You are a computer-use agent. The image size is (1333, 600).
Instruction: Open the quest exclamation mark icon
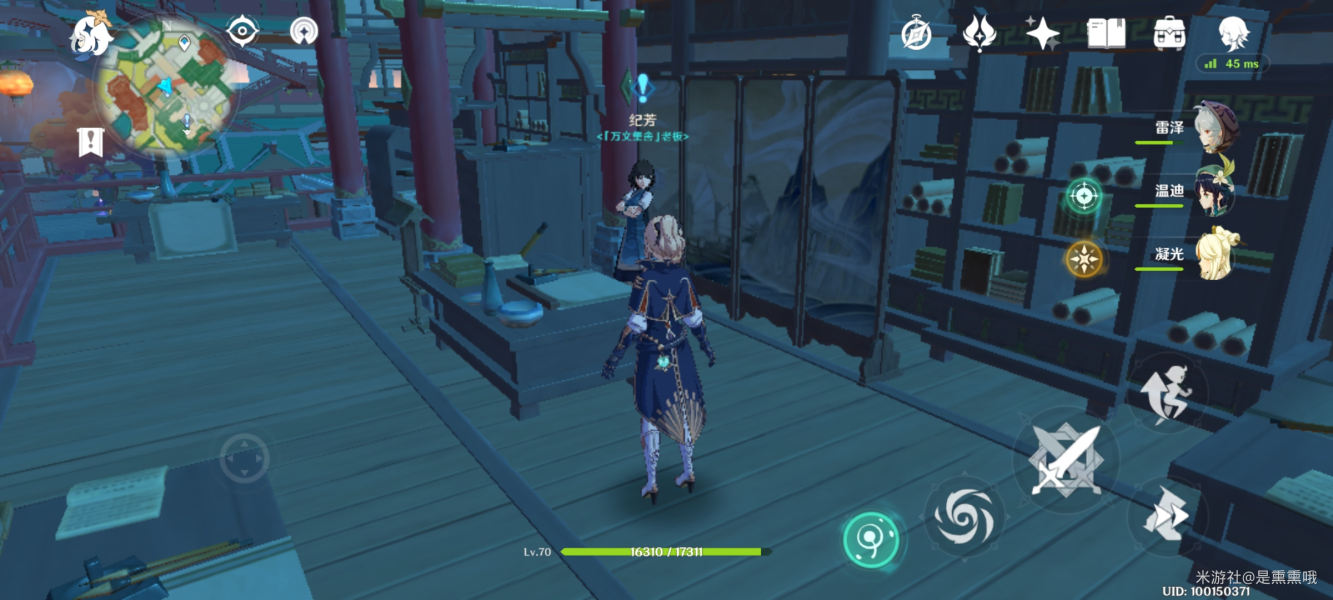[90, 142]
